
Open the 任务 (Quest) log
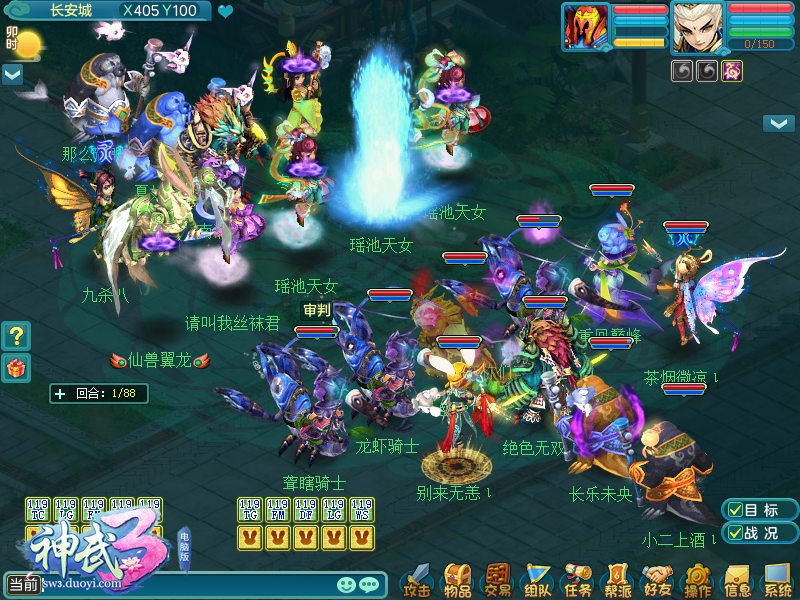(578, 579)
